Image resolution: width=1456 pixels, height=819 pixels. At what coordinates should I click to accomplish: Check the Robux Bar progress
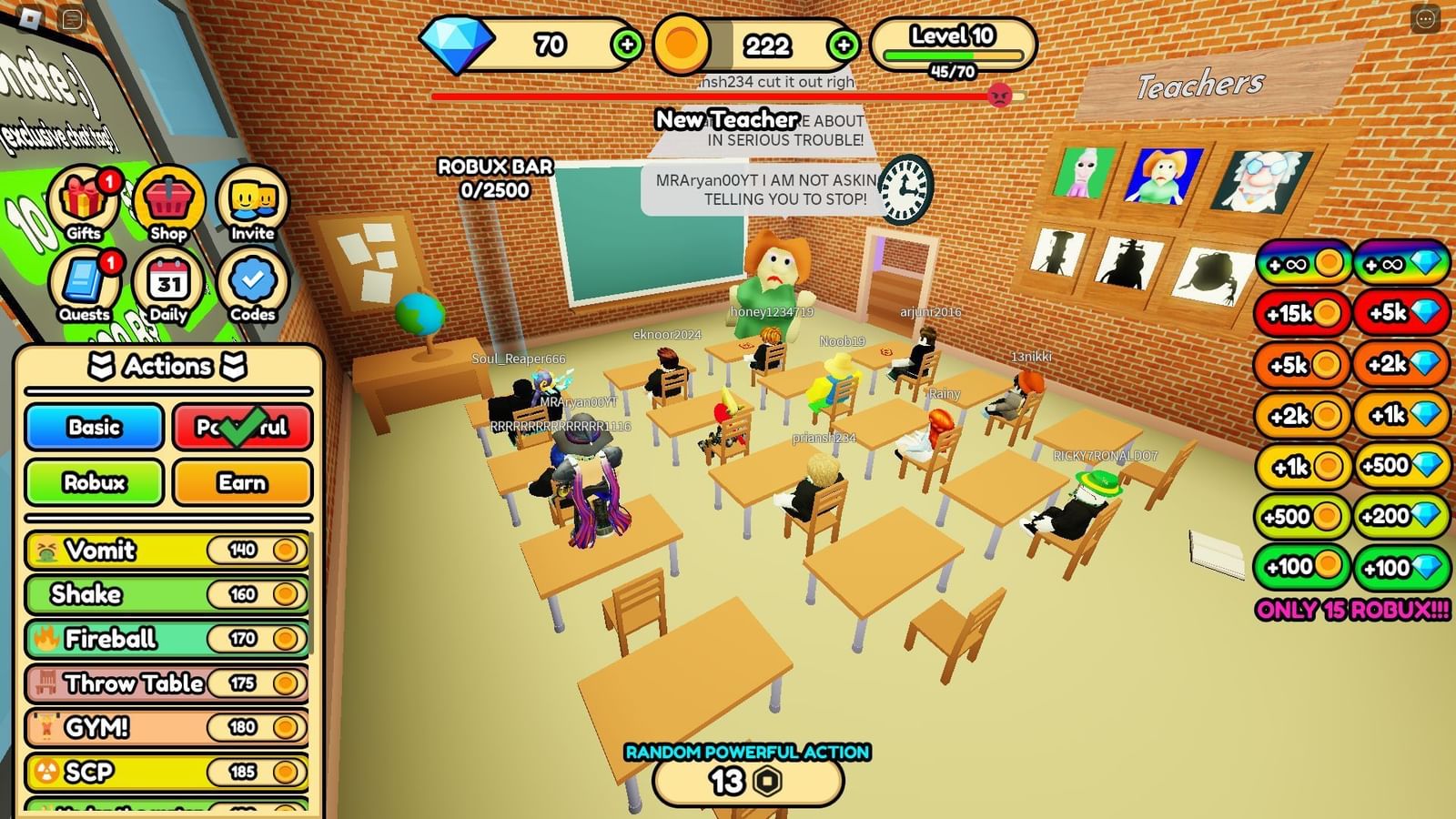click(x=496, y=174)
